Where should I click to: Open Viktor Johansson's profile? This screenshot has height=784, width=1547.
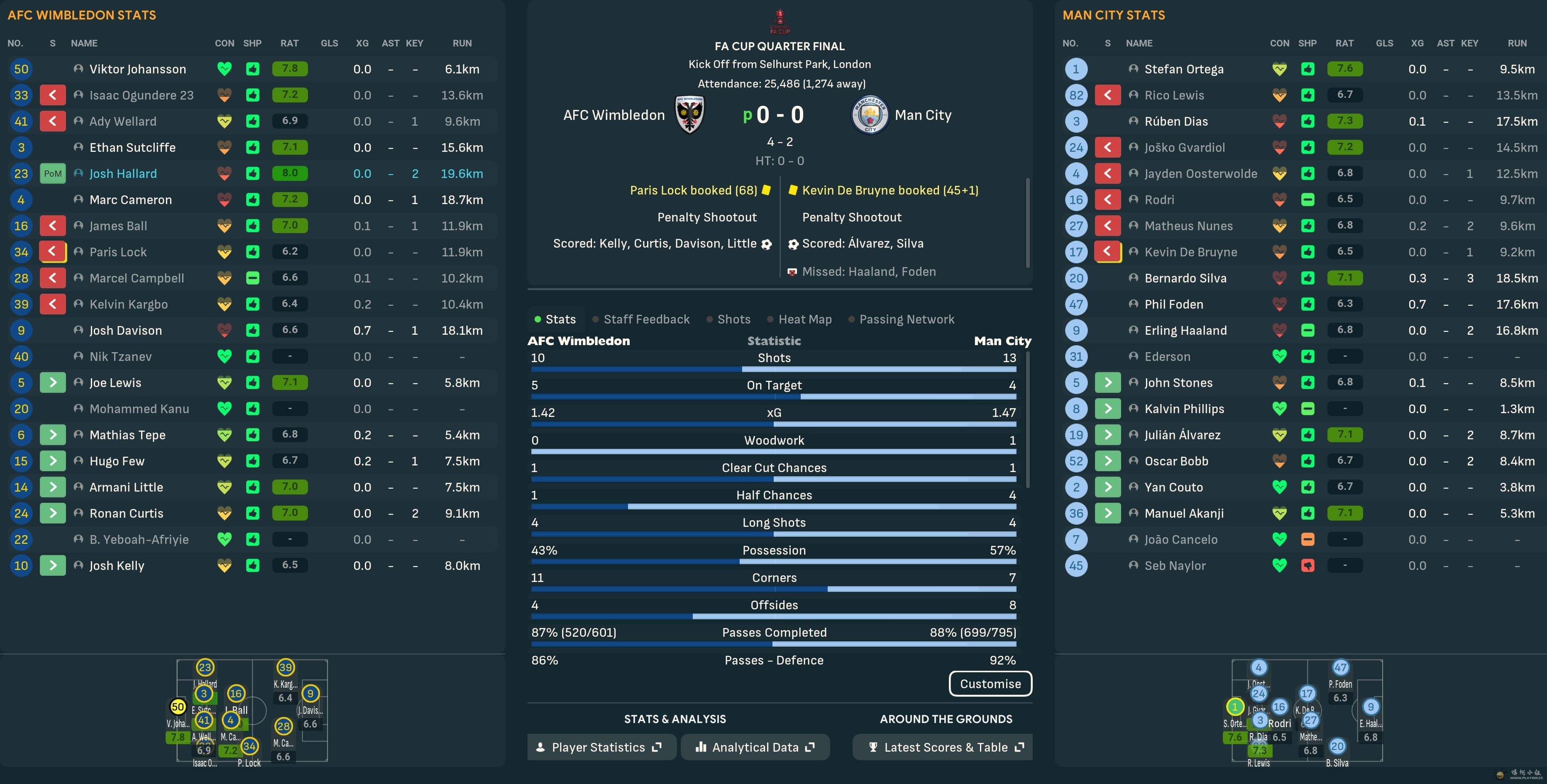click(137, 69)
